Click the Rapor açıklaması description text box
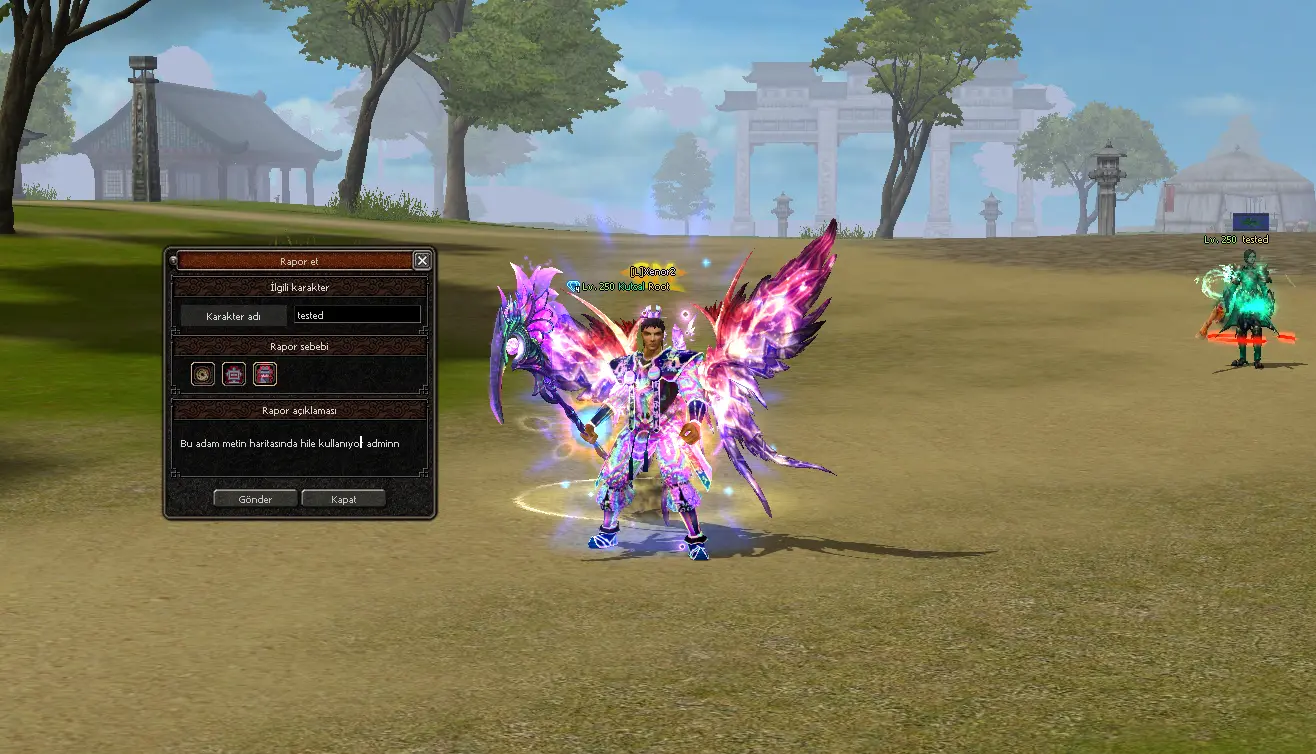This screenshot has height=754, width=1316. pos(300,447)
